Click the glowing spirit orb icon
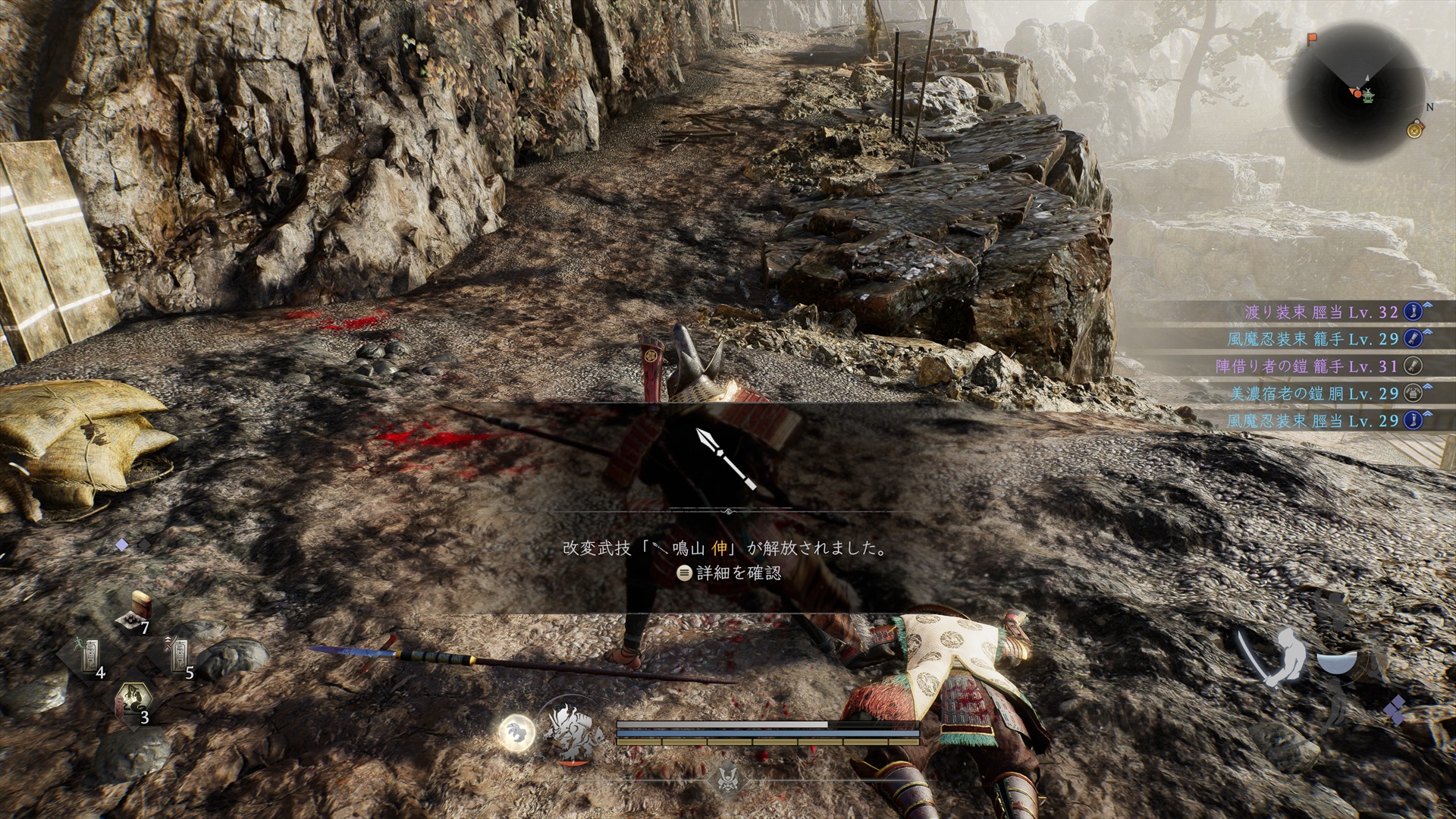Viewport: 1456px width, 819px height. [517, 733]
